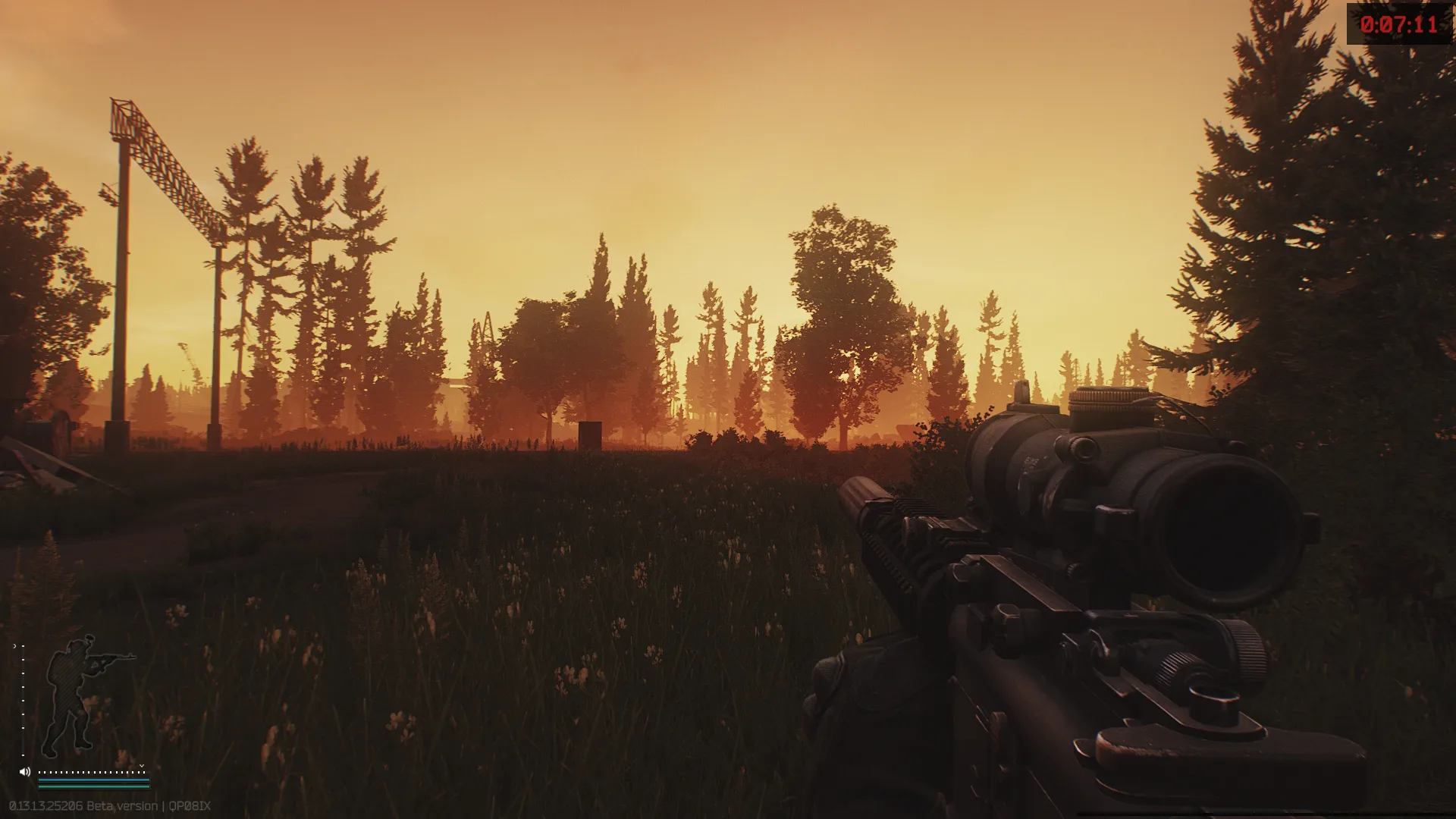Click the speaker volume icon
This screenshot has width=1456, height=819.
25,772
